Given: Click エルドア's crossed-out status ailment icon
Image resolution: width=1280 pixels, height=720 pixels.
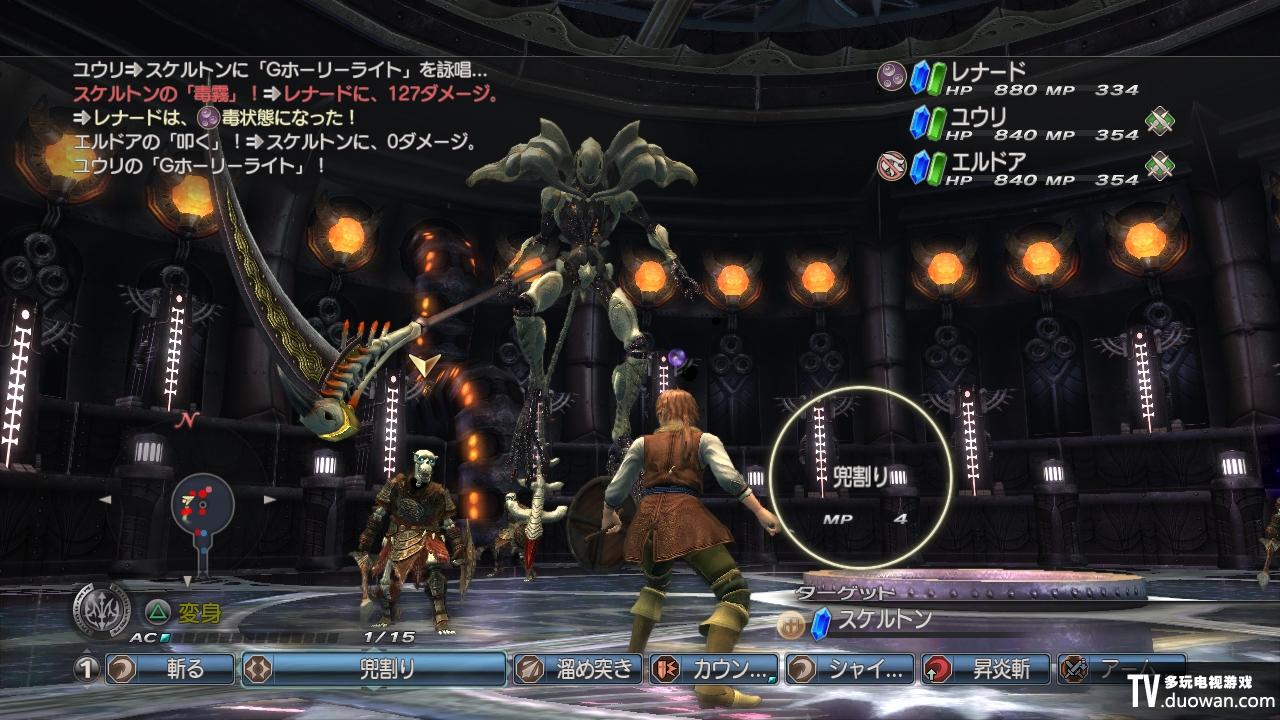Looking at the screenshot, I should pos(890,165).
